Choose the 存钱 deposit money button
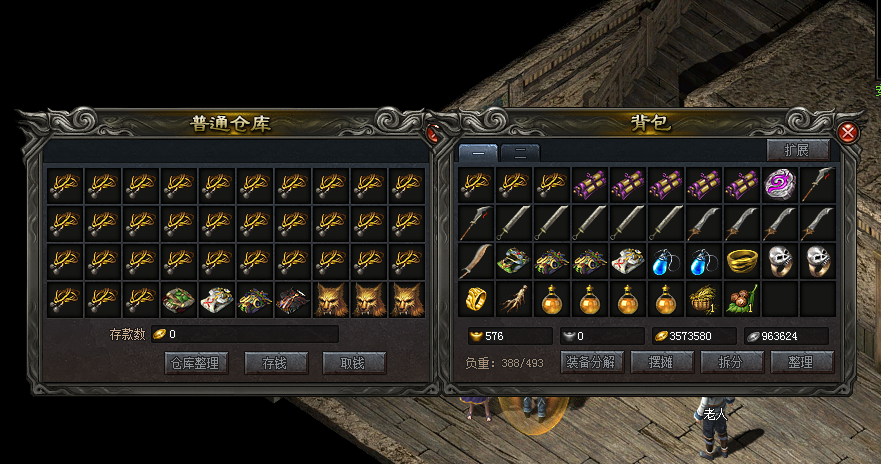881x464 pixels. pyautogui.click(x=274, y=363)
